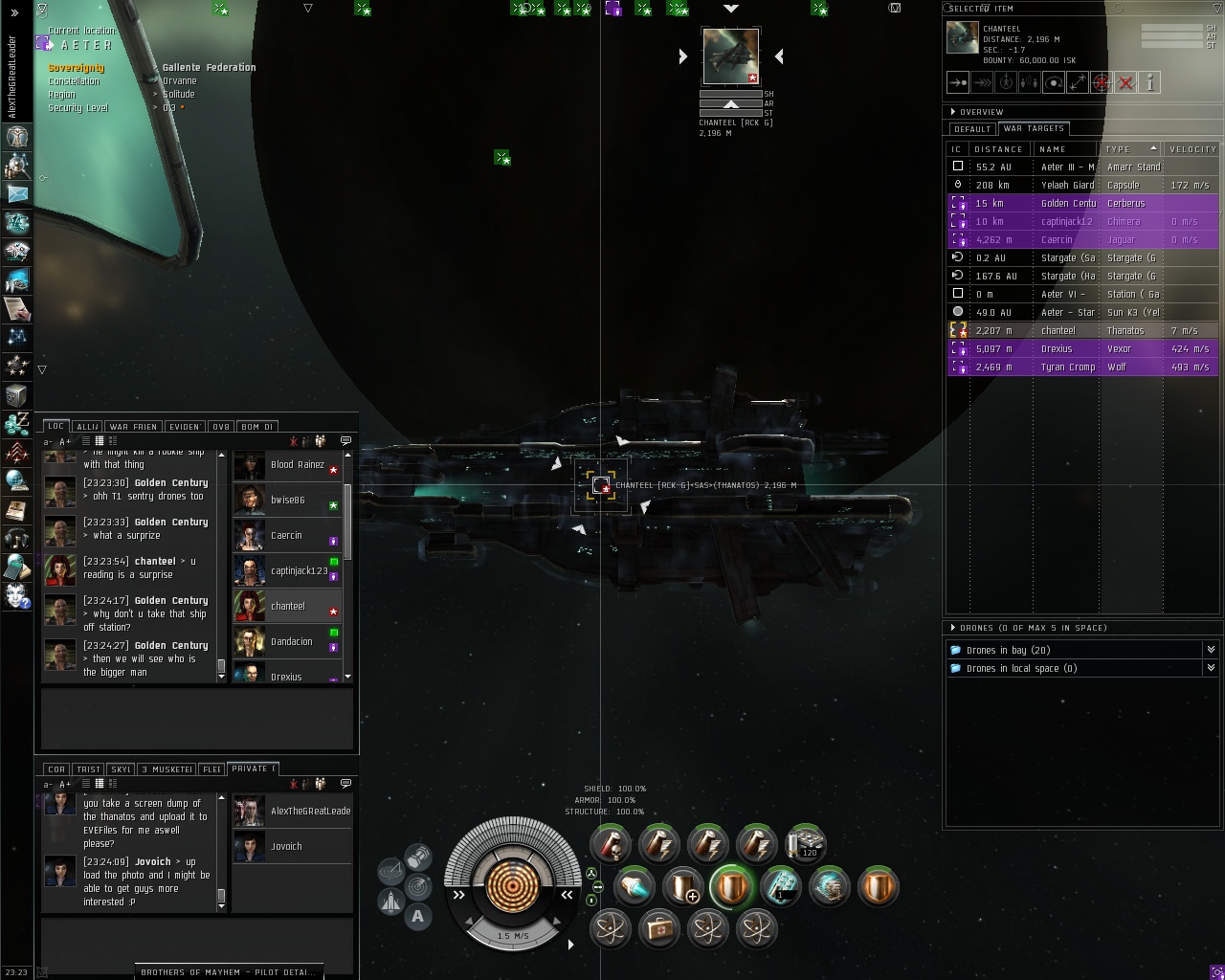The image size is (1225, 980).
Task: Click the autopilot A button
Action: [417, 916]
